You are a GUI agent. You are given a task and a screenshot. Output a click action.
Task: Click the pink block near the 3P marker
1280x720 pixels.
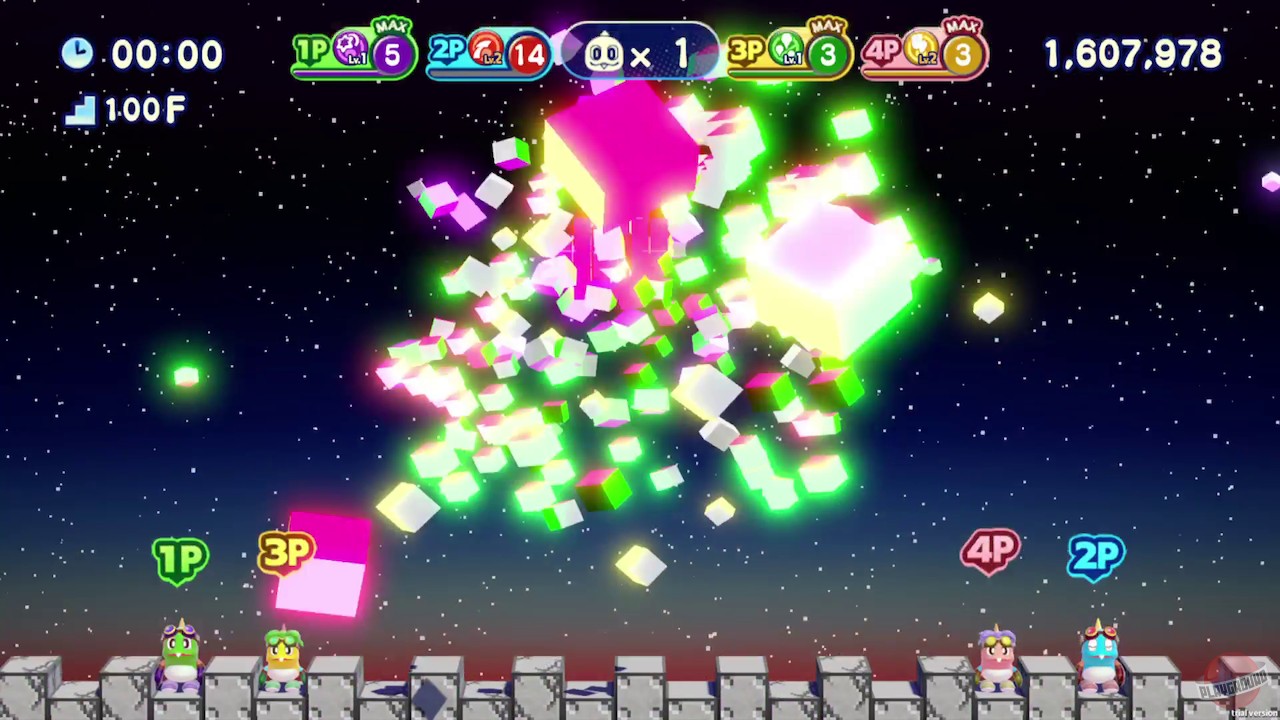tap(325, 565)
